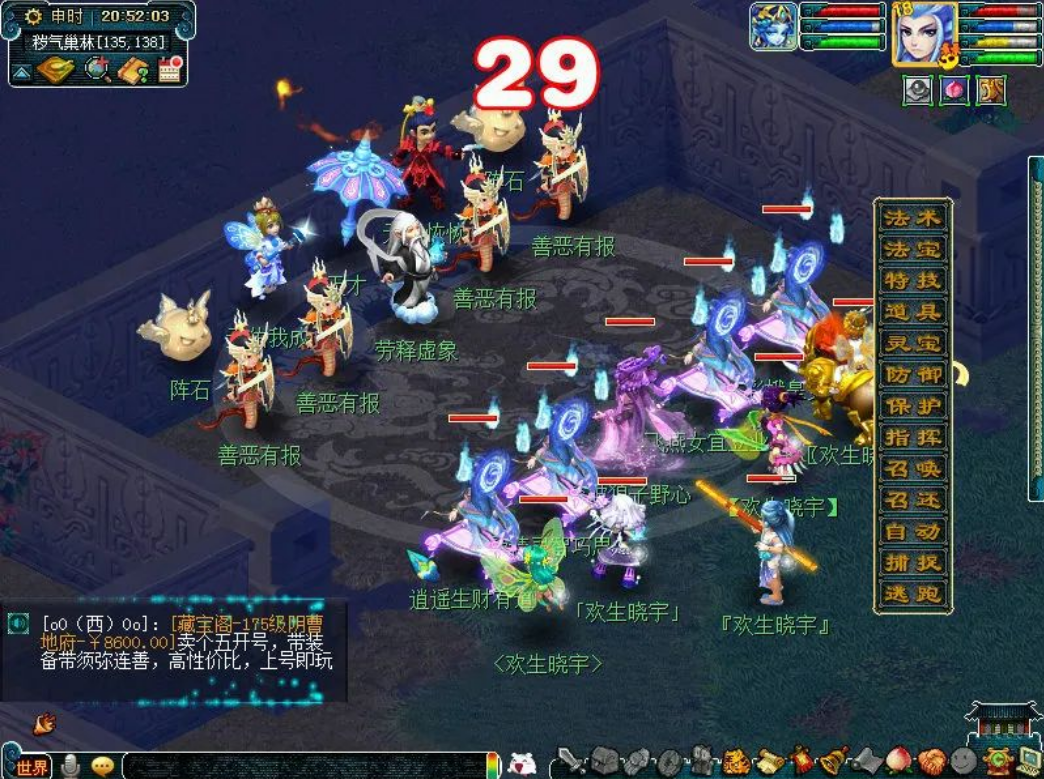Screen dimensions: 1044x779
Task: Select the peach buff icon under portrait
Action: point(954,90)
